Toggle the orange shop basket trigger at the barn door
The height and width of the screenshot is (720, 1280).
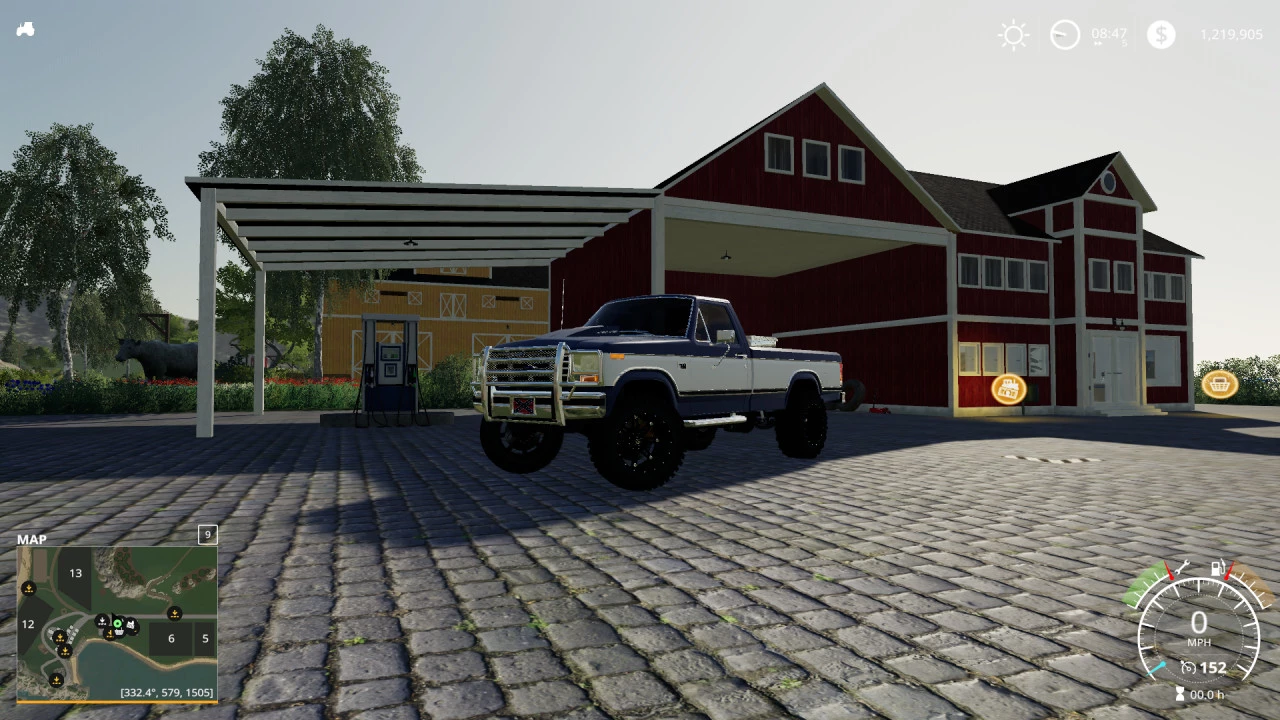click(1219, 385)
